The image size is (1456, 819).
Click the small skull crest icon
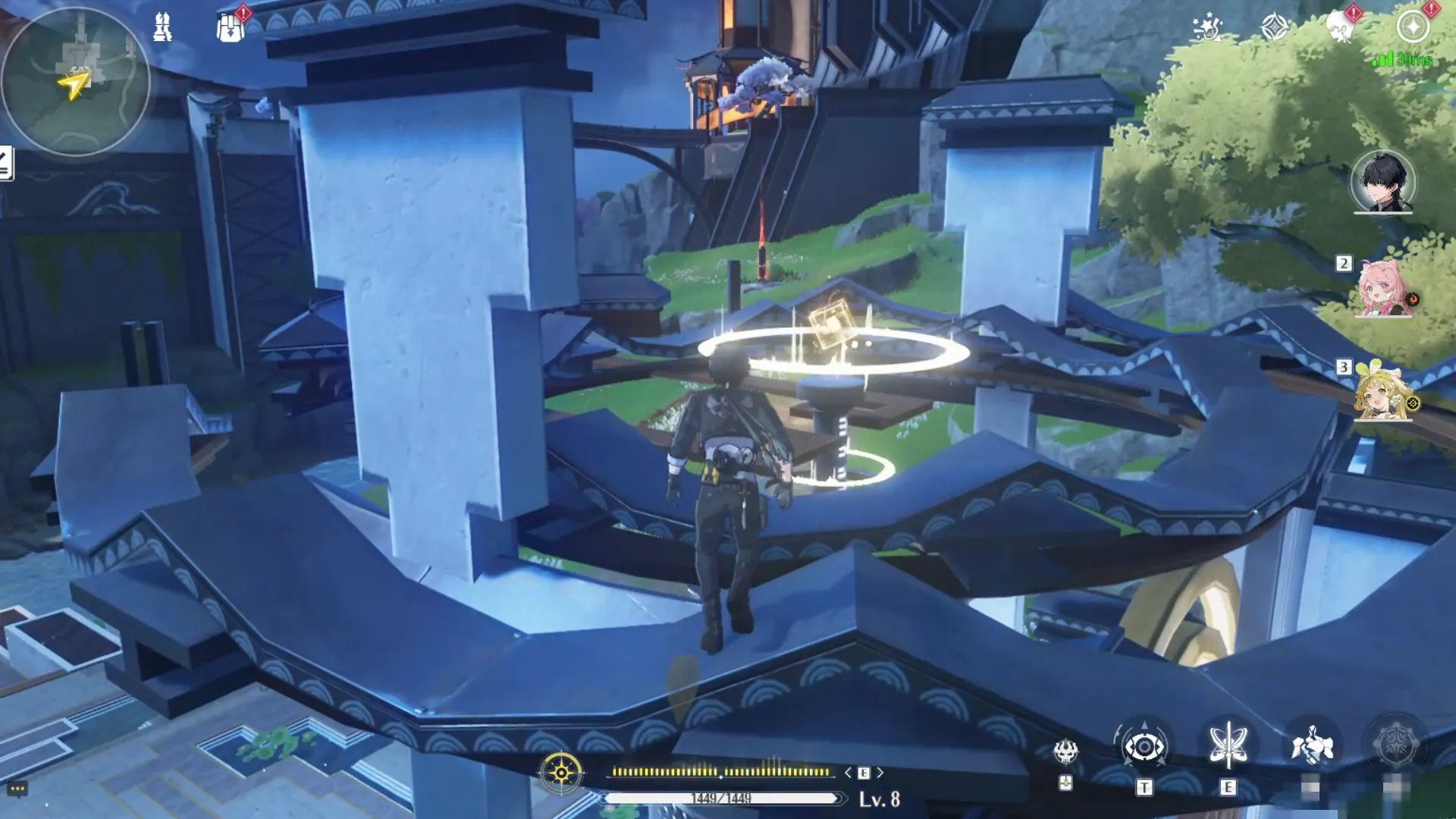click(x=1065, y=752)
